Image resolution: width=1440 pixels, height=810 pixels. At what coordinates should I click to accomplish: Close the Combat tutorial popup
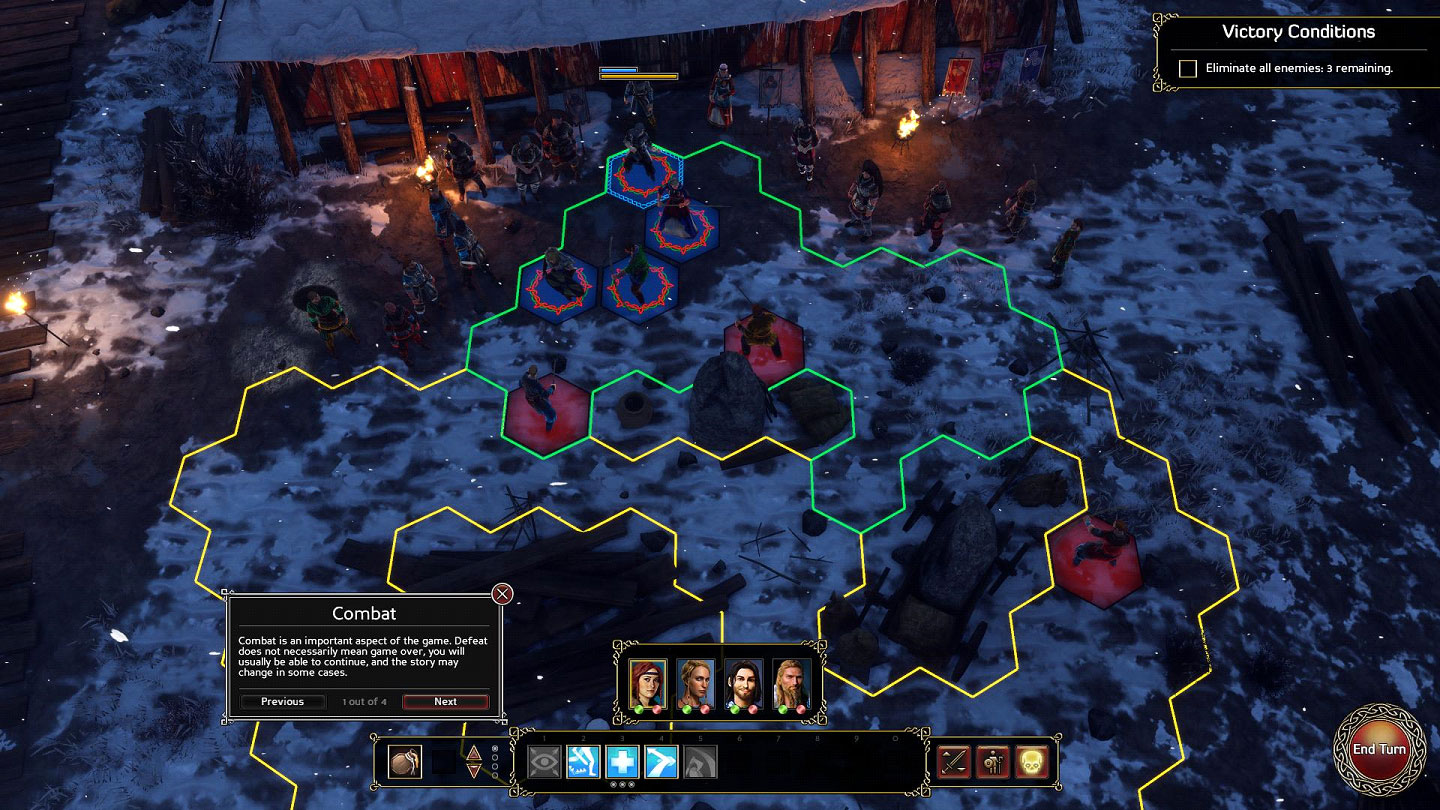coord(503,594)
